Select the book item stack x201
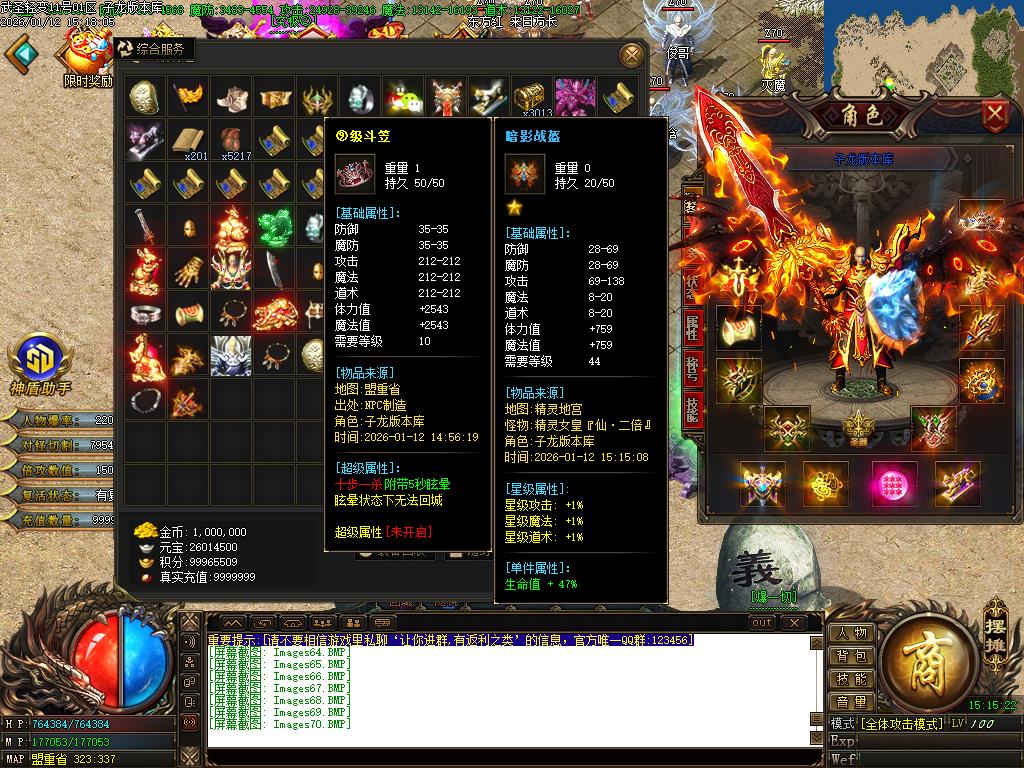 pos(188,142)
